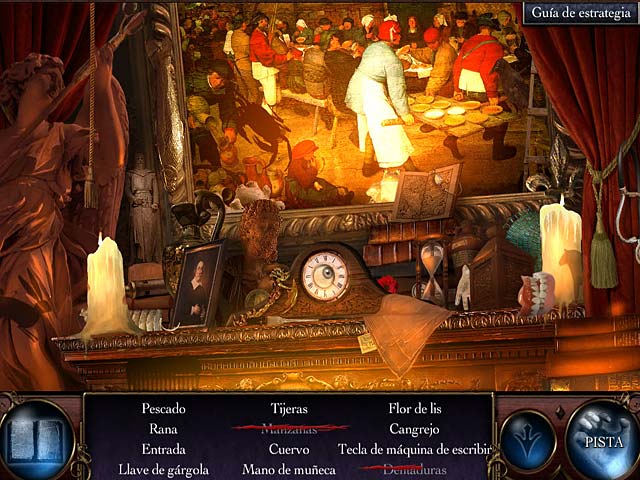Open the Guía de estrategia
Image resolution: width=640 pixels, height=480 pixels.
click(579, 13)
